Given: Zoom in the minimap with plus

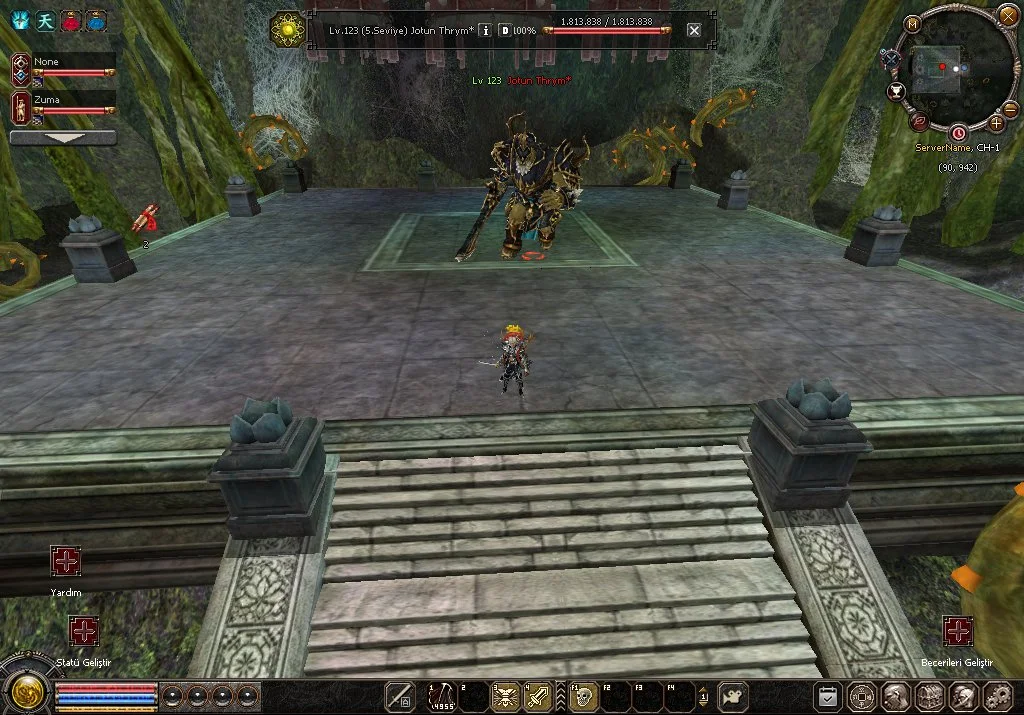Looking at the screenshot, I should click(996, 123).
